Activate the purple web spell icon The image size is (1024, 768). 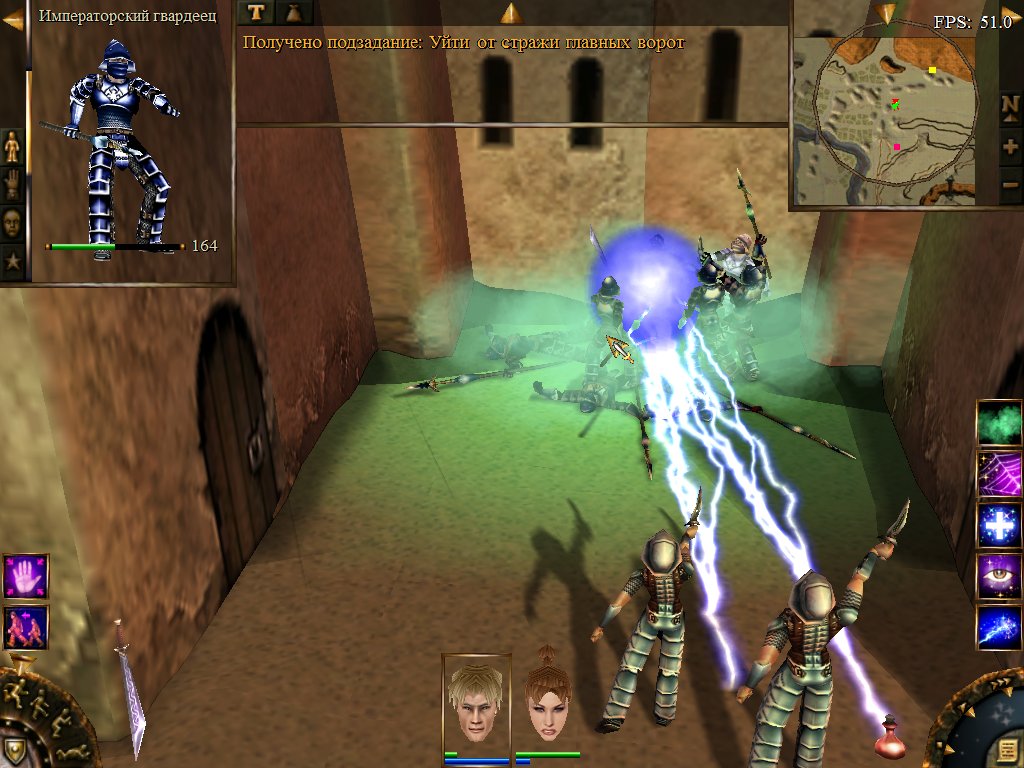[998, 474]
